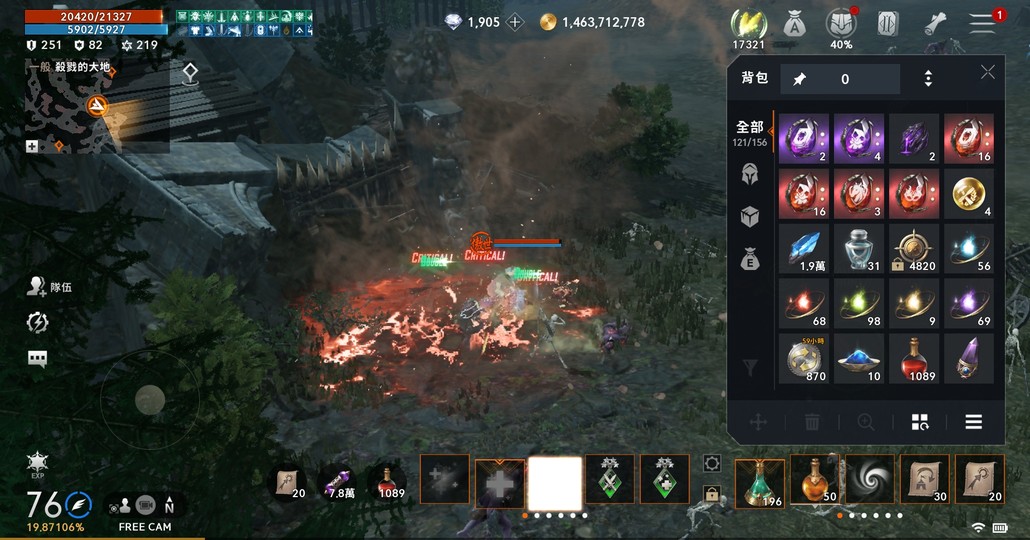Toggle the backpack list view button
The image size is (1030, 540).
point(973,422)
